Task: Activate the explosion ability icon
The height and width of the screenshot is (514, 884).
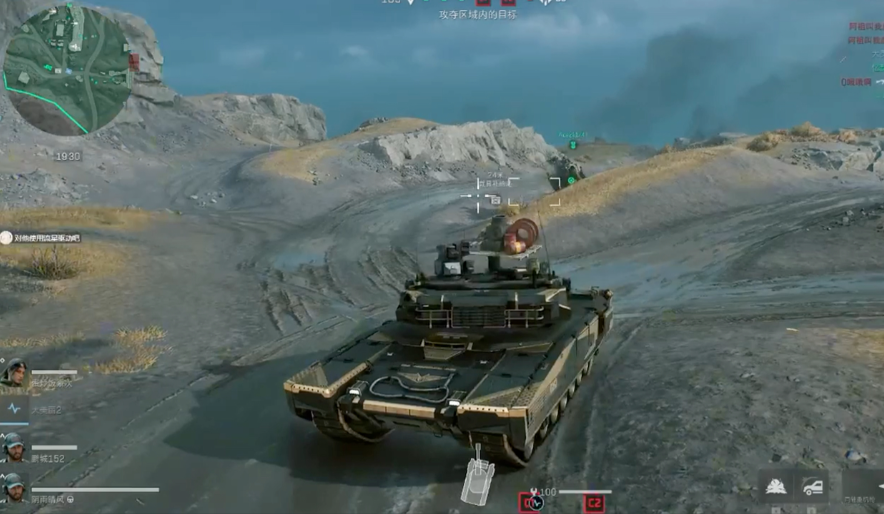Action: [x=774, y=487]
